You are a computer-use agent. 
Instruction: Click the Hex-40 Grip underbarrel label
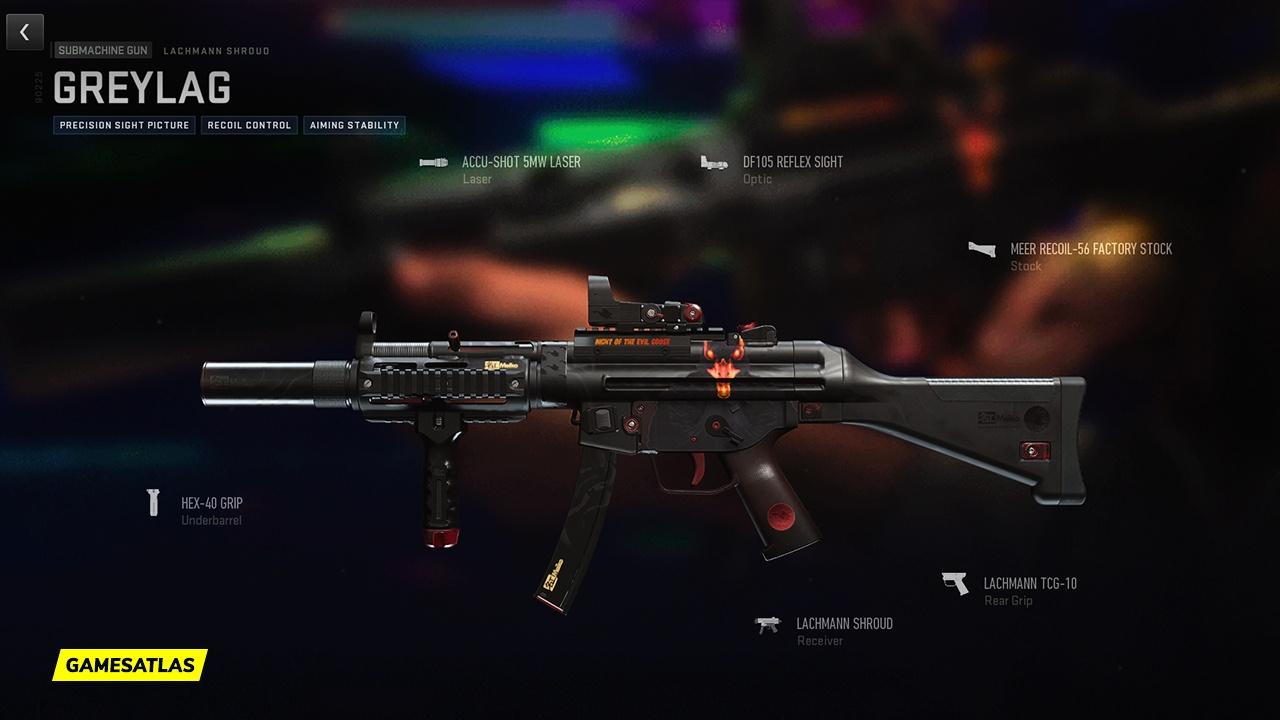click(210, 502)
